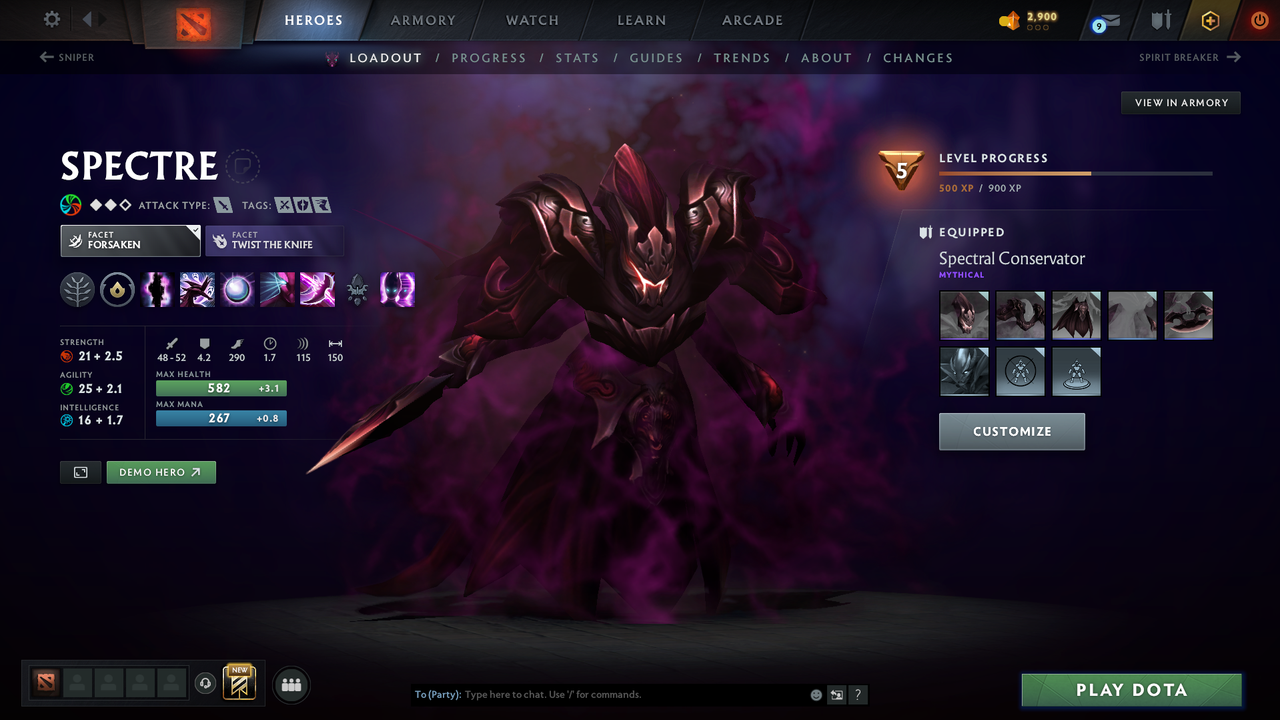Click the Desolate ability icon

197,290
